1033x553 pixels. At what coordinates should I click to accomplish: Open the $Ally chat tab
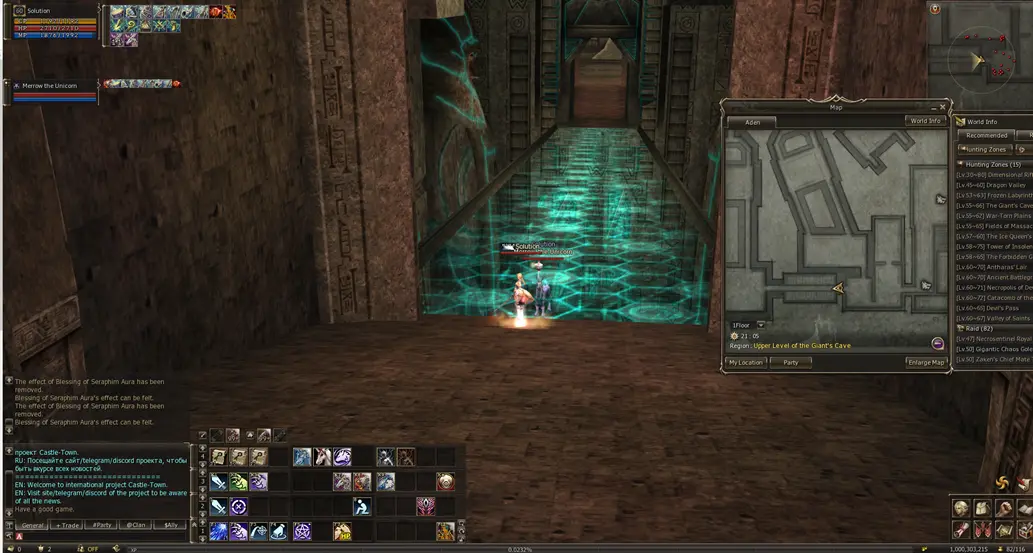click(x=170, y=525)
